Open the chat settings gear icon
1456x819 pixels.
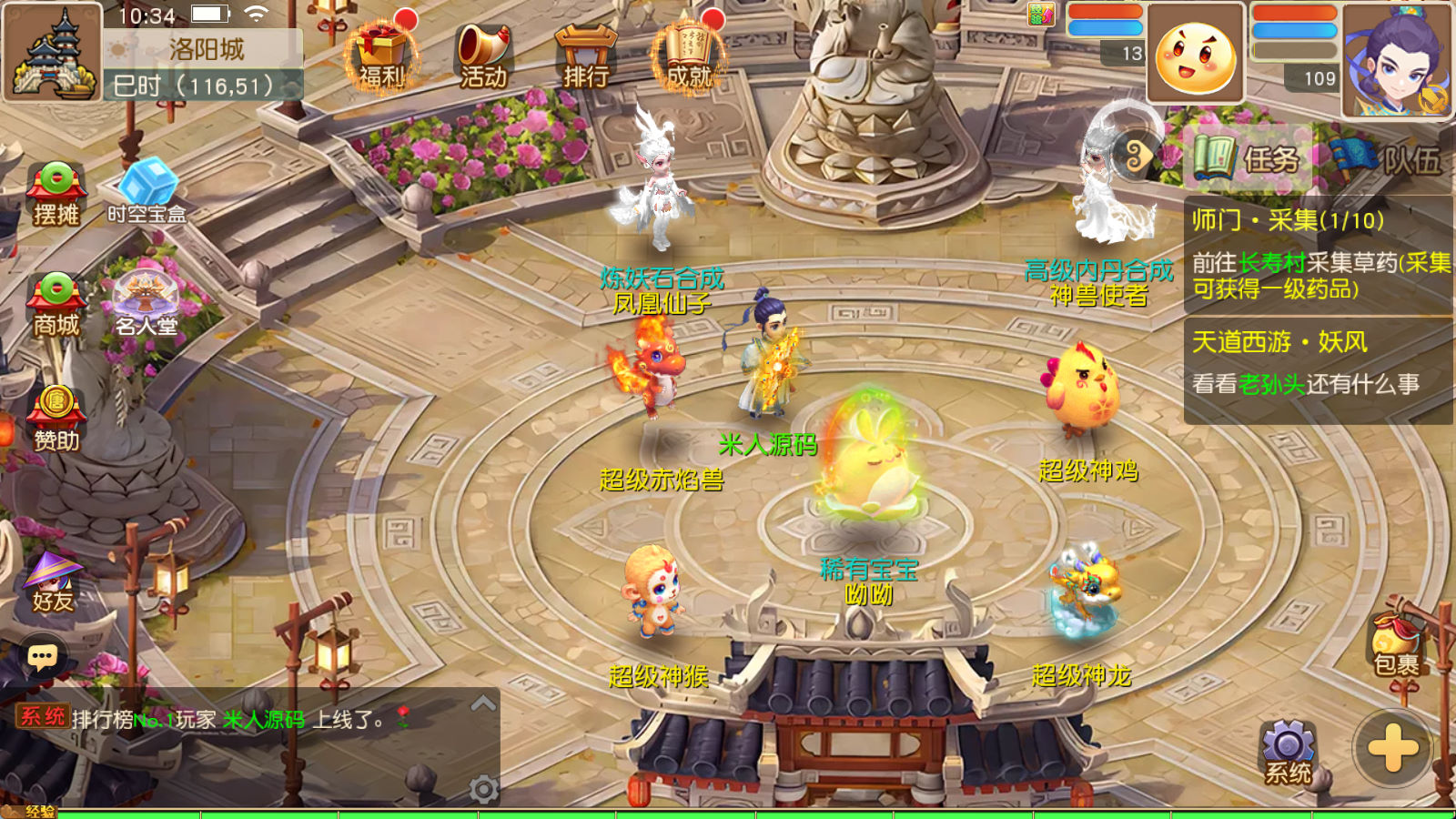point(484,789)
